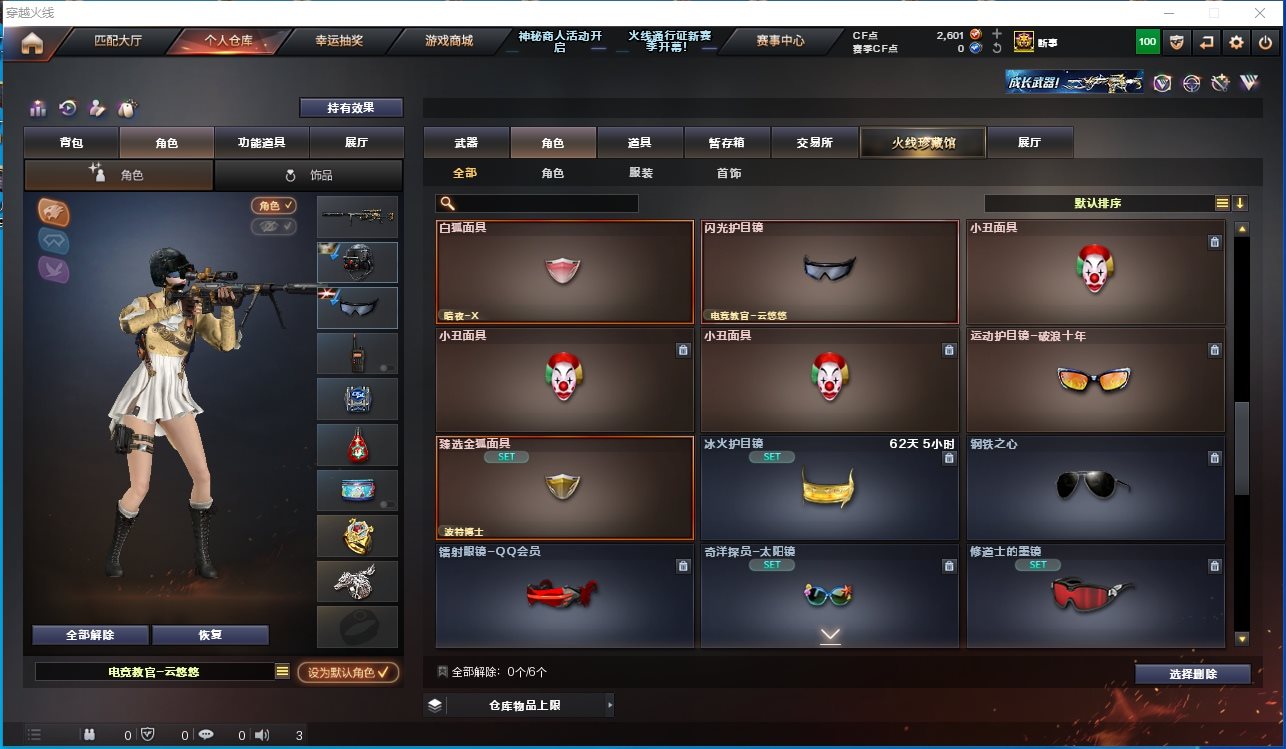This screenshot has height=749, width=1286.
Task: Choose the 钢铁之心 sunglasses item
Action: (1095, 488)
